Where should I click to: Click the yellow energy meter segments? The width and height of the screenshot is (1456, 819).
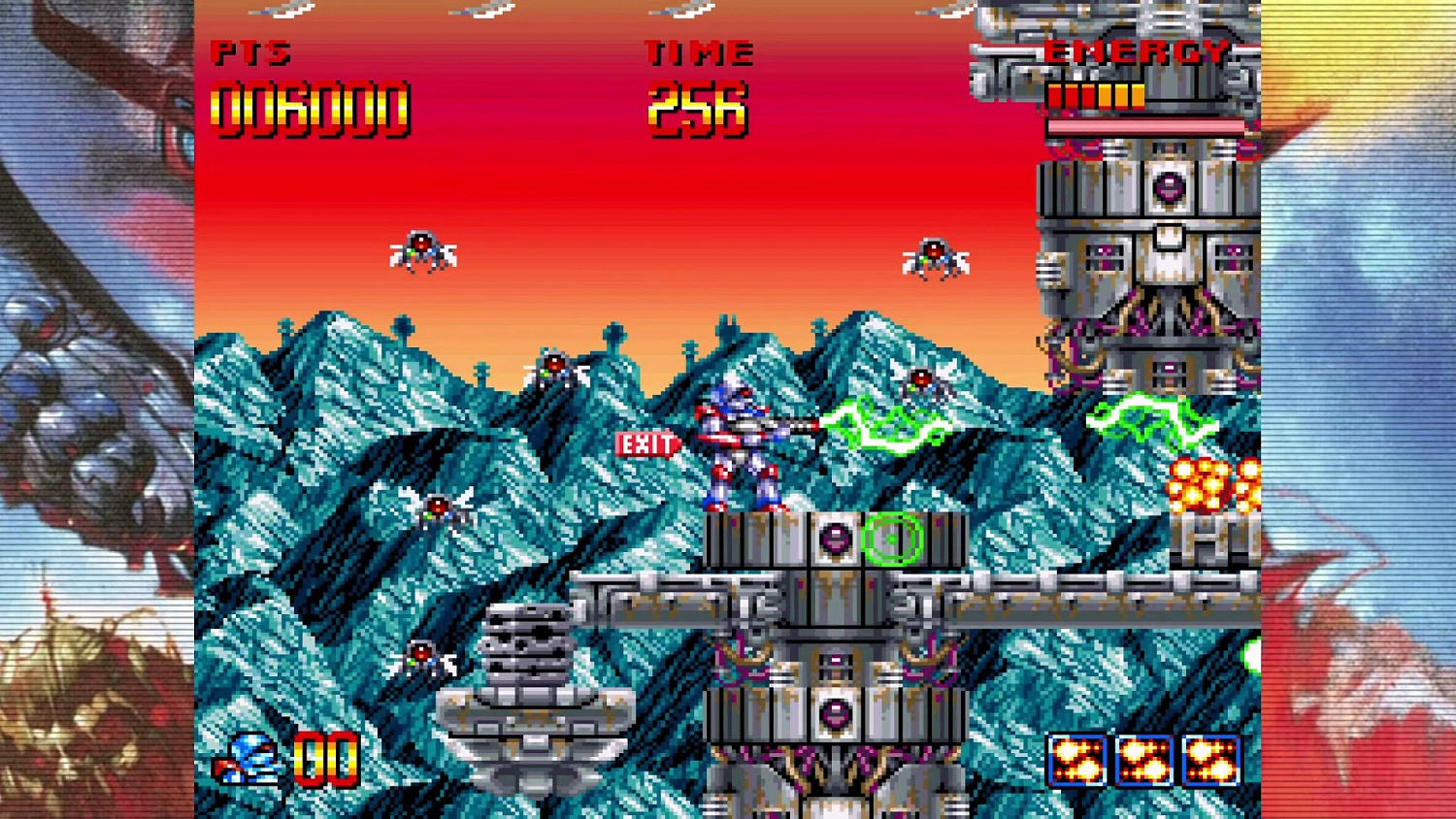pos(1095,96)
